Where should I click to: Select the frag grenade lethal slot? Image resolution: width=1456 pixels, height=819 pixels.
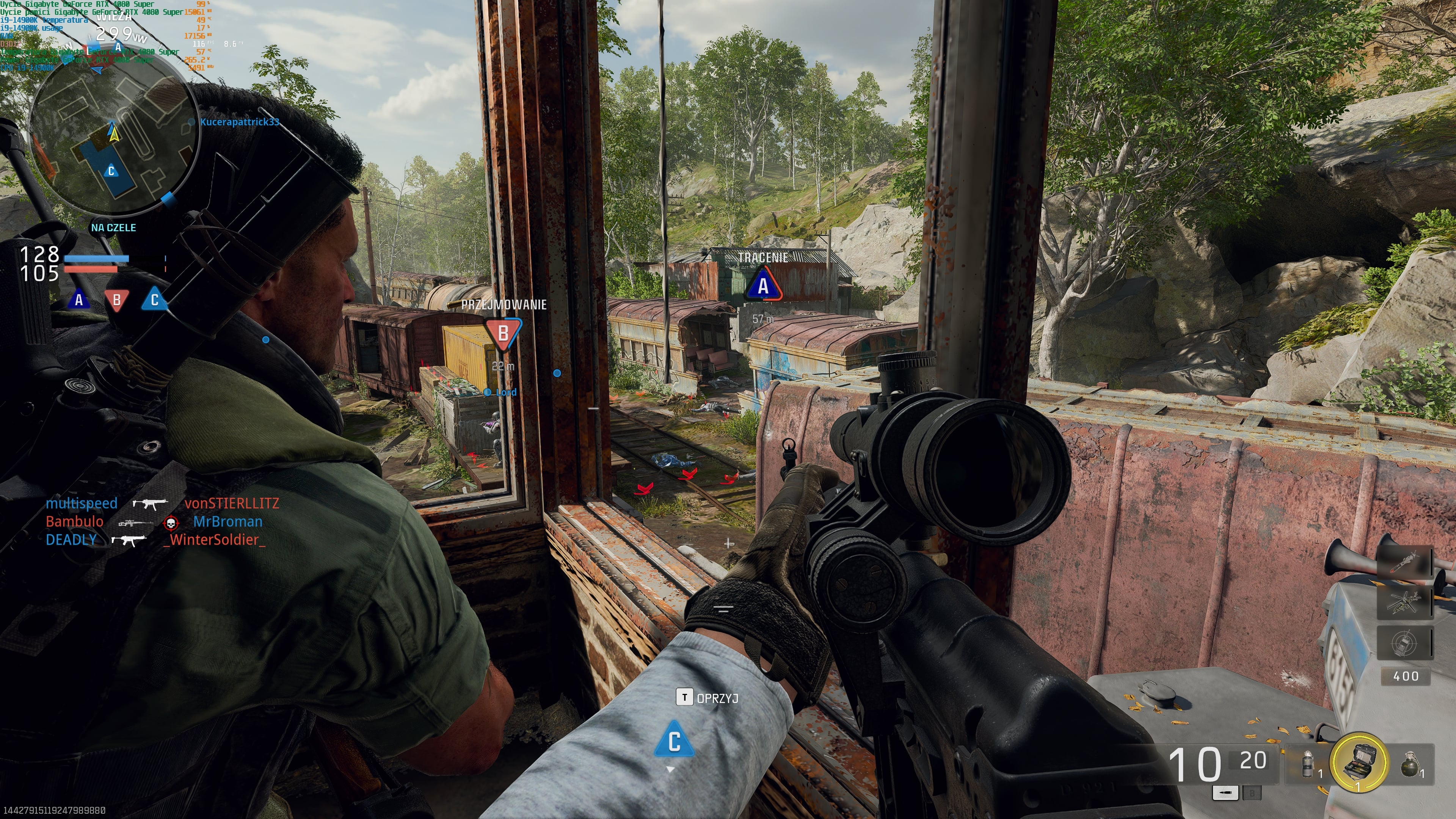(1410, 766)
